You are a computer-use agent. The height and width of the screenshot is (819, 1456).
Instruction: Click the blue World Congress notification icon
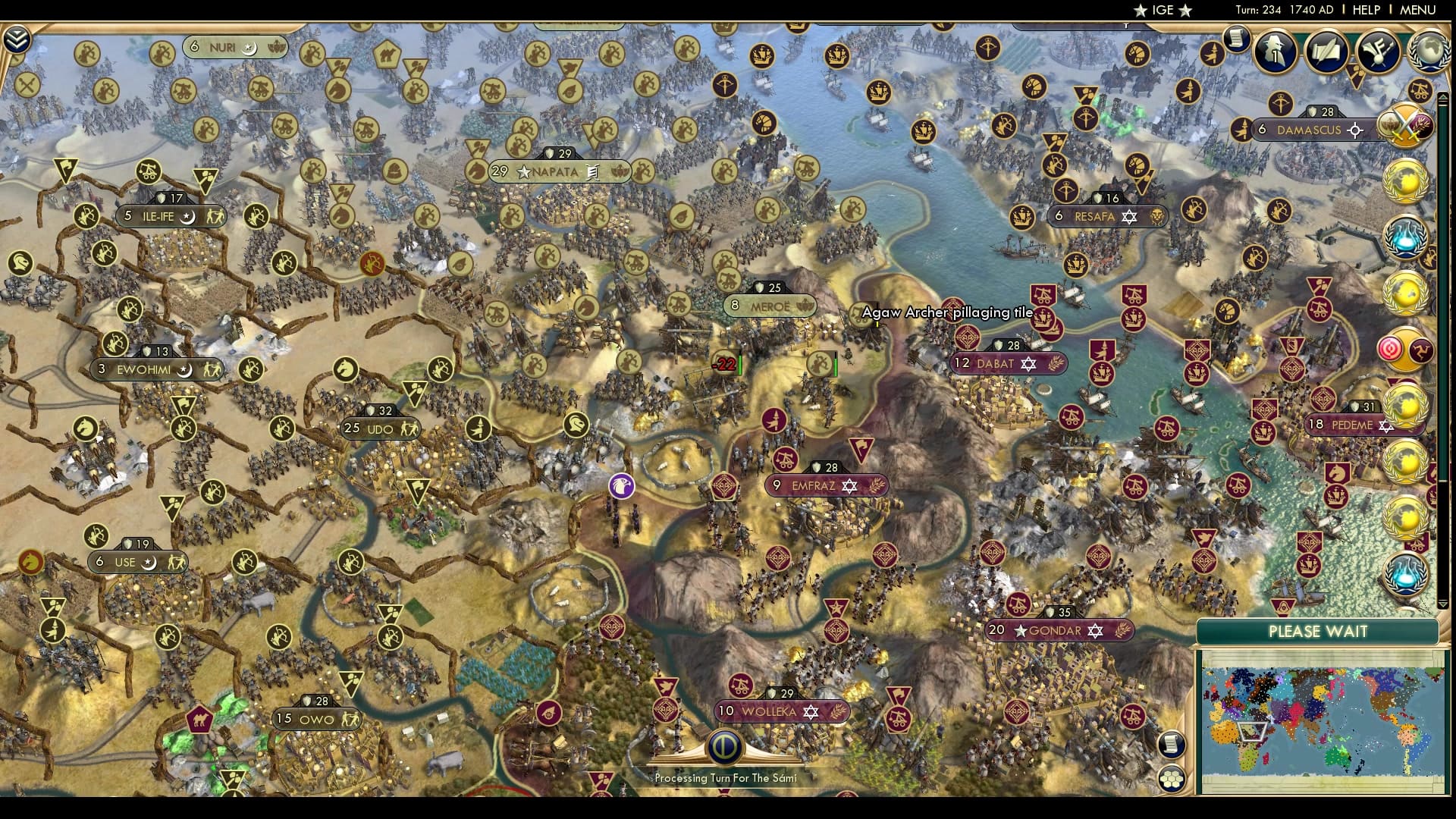1408,235
